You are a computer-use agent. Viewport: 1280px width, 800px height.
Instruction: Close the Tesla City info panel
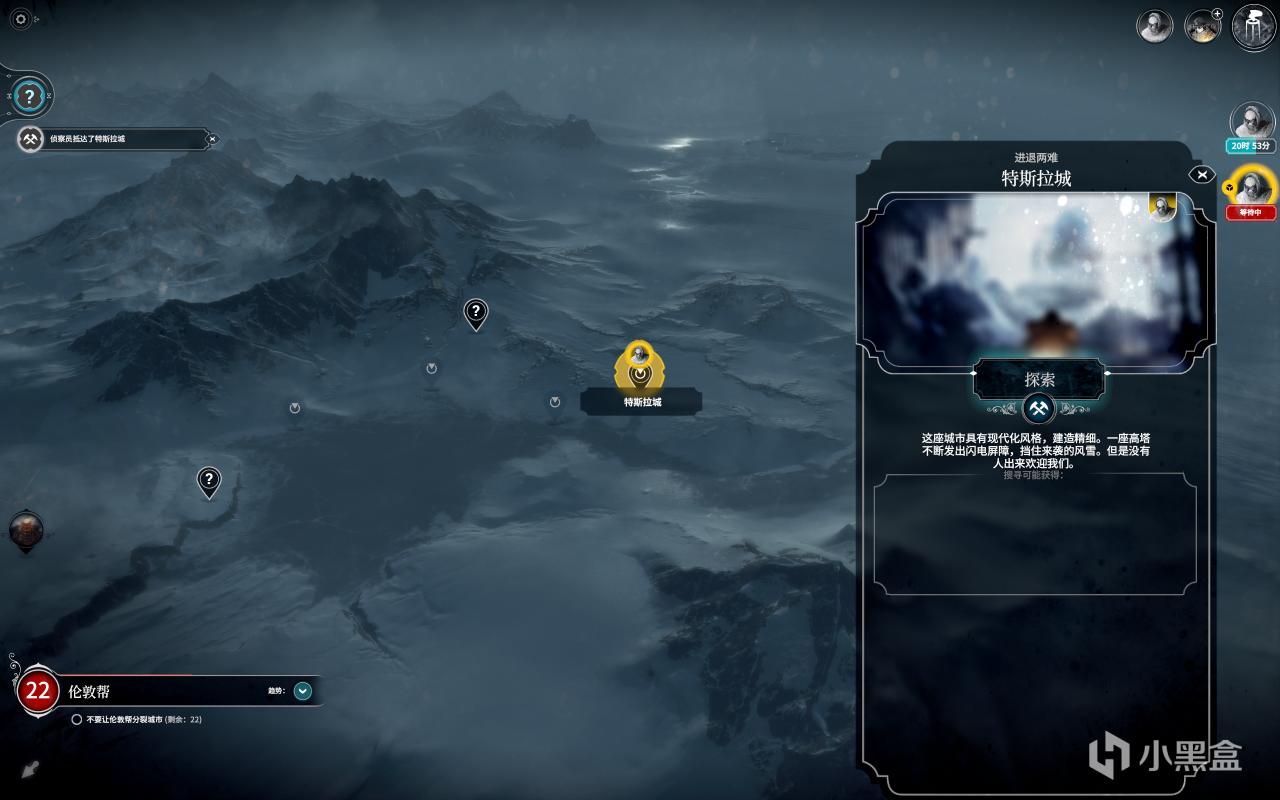(1201, 175)
